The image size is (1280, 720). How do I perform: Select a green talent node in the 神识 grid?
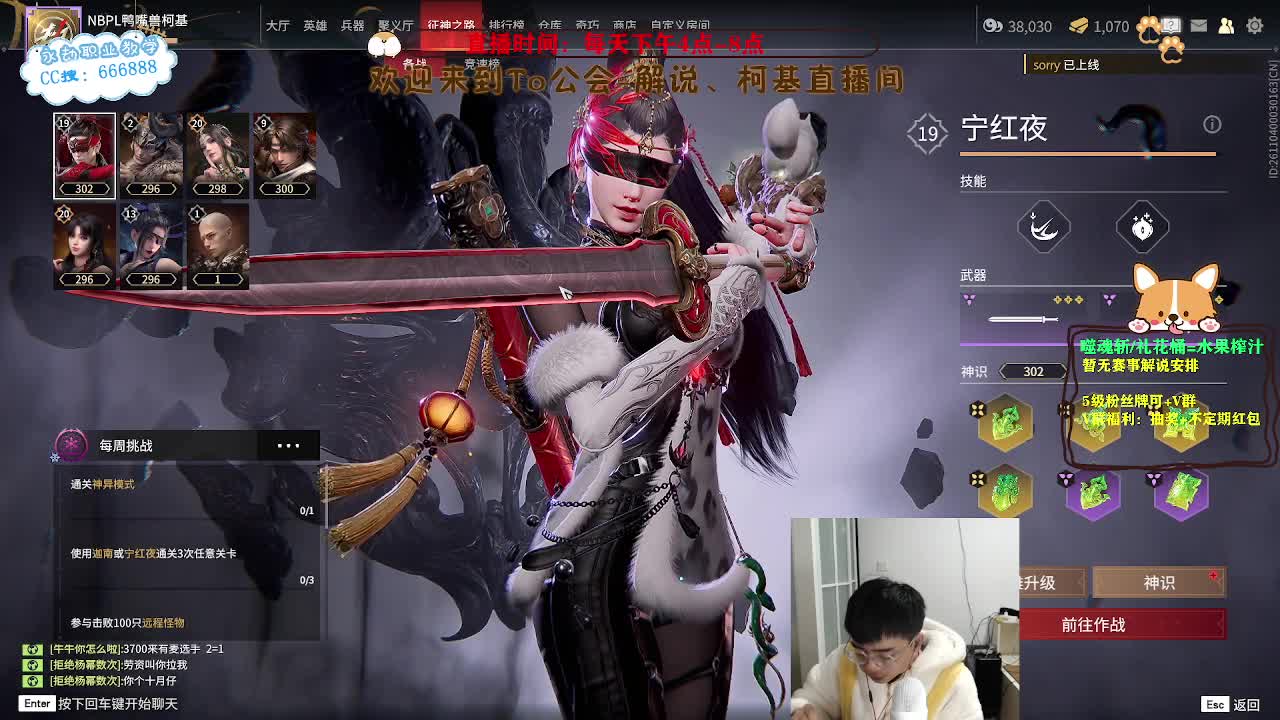[x=1004, y=421]
